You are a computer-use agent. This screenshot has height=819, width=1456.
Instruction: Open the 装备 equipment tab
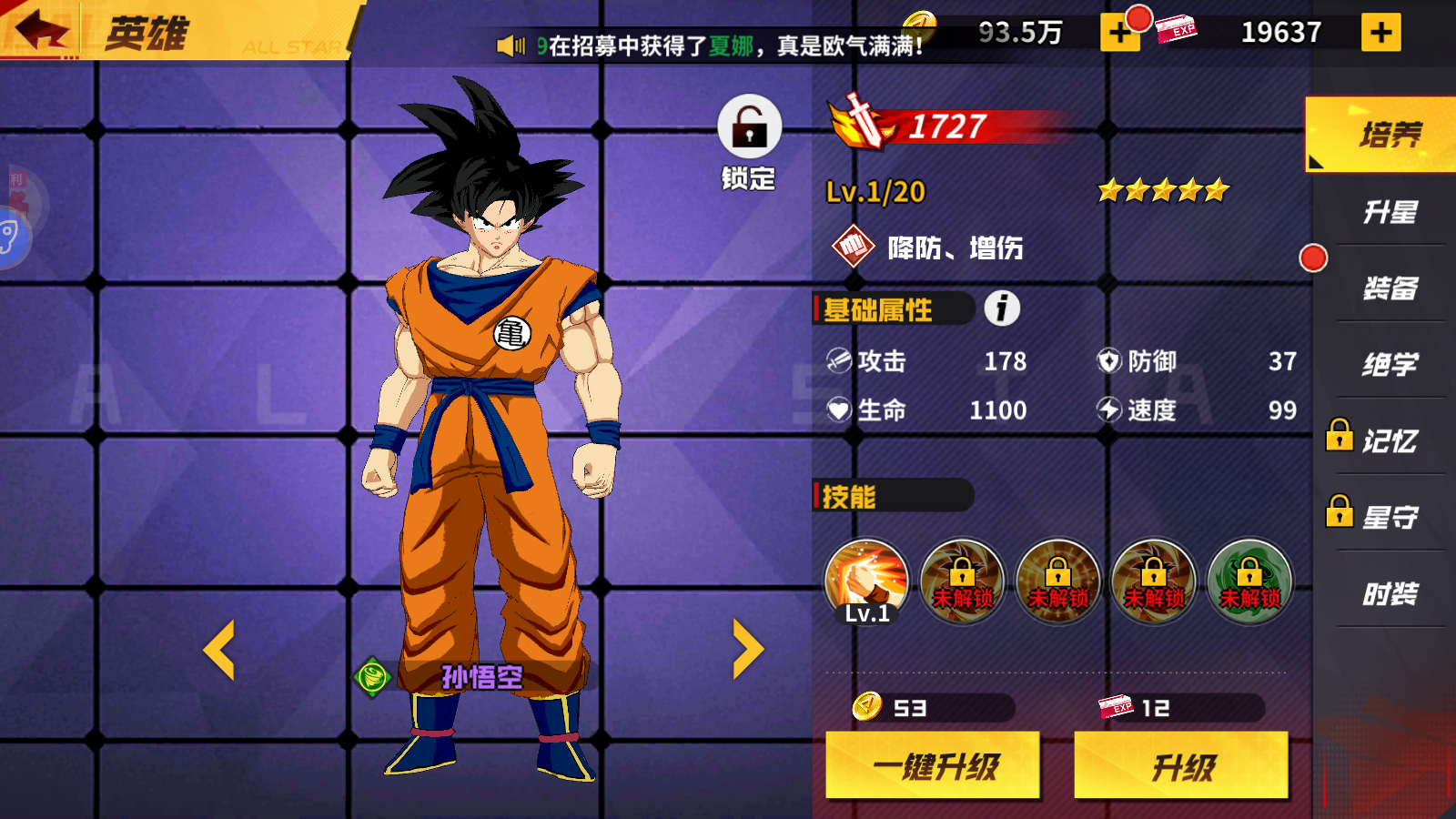coord(1390,287)
